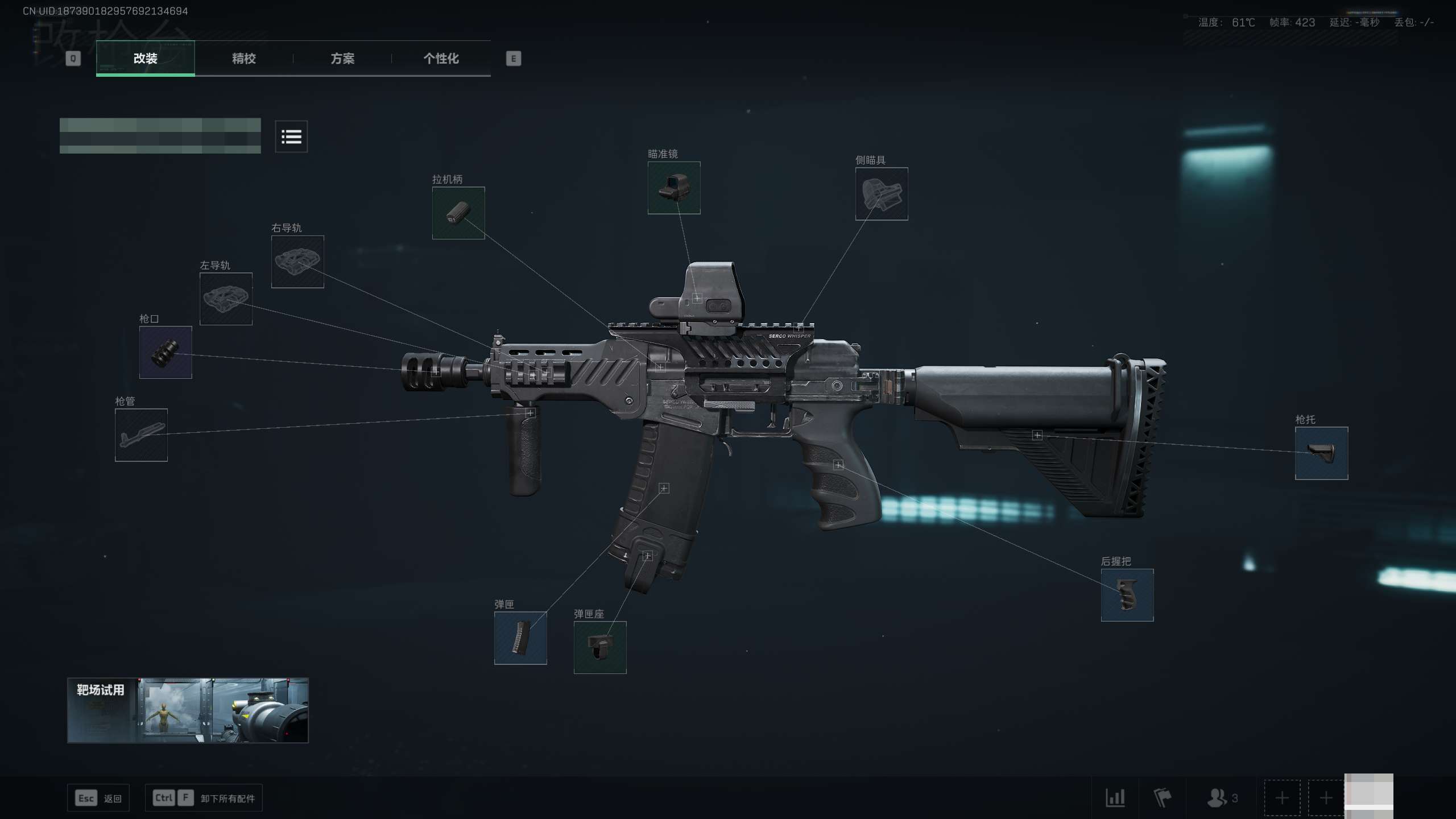This screenshot has height=819, width=1456.
Task: Open the 后握把 rear grip slot
Action: click(1127, 595)
